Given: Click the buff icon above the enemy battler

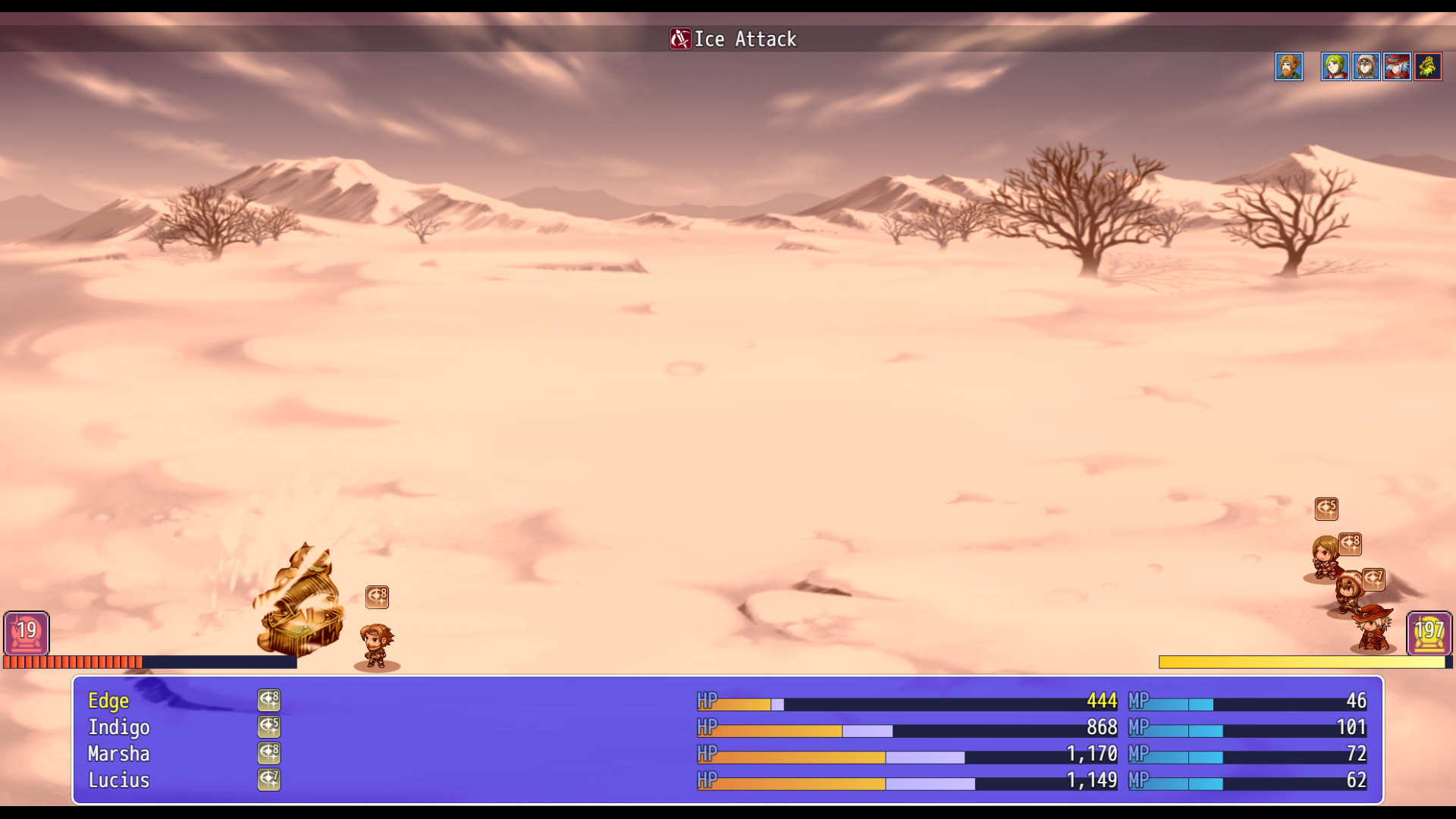Looking at the screenshot, I should 377,597.
